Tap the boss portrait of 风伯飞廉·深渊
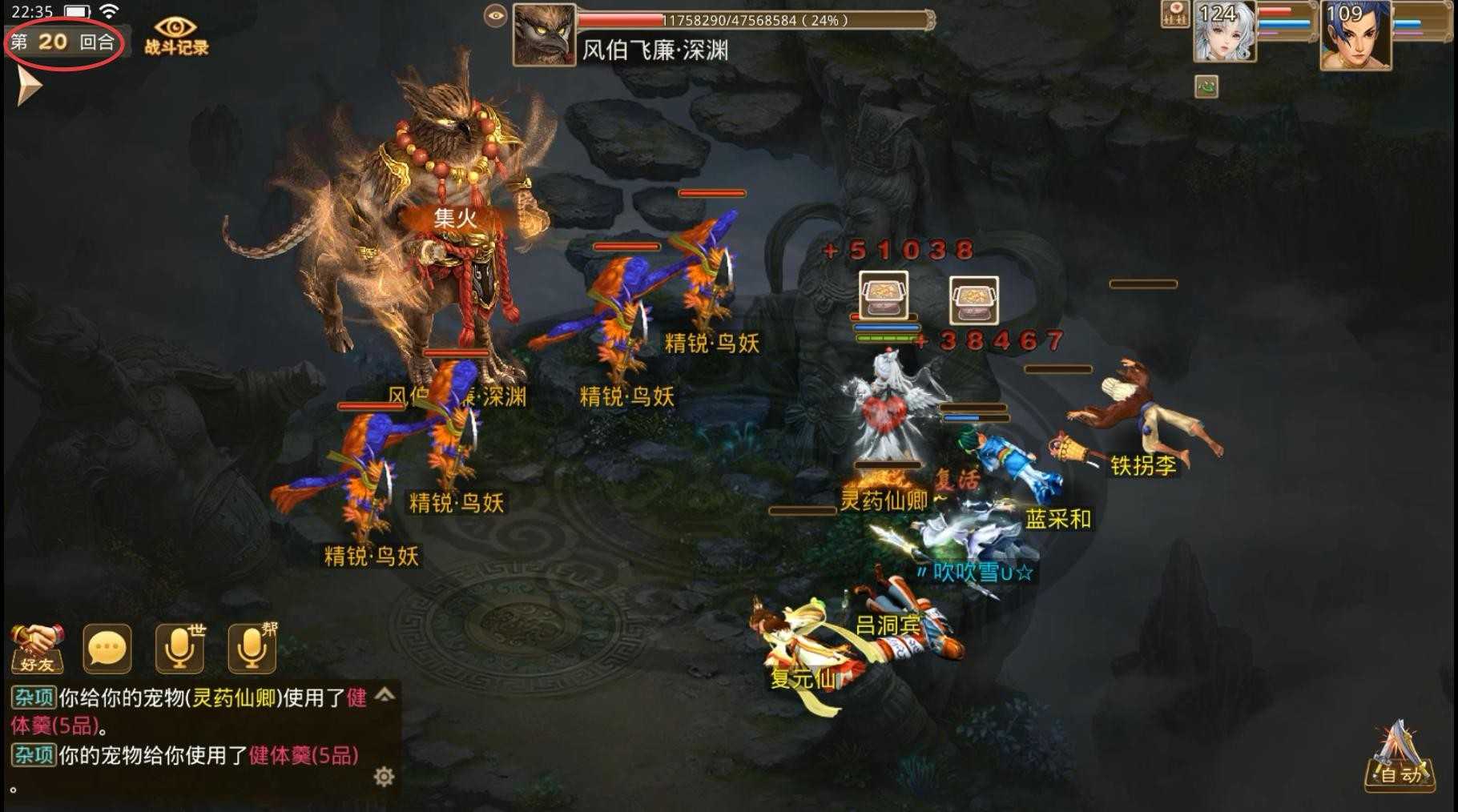The height and width of the screenshot is (812, 1458). pos(544,35)
